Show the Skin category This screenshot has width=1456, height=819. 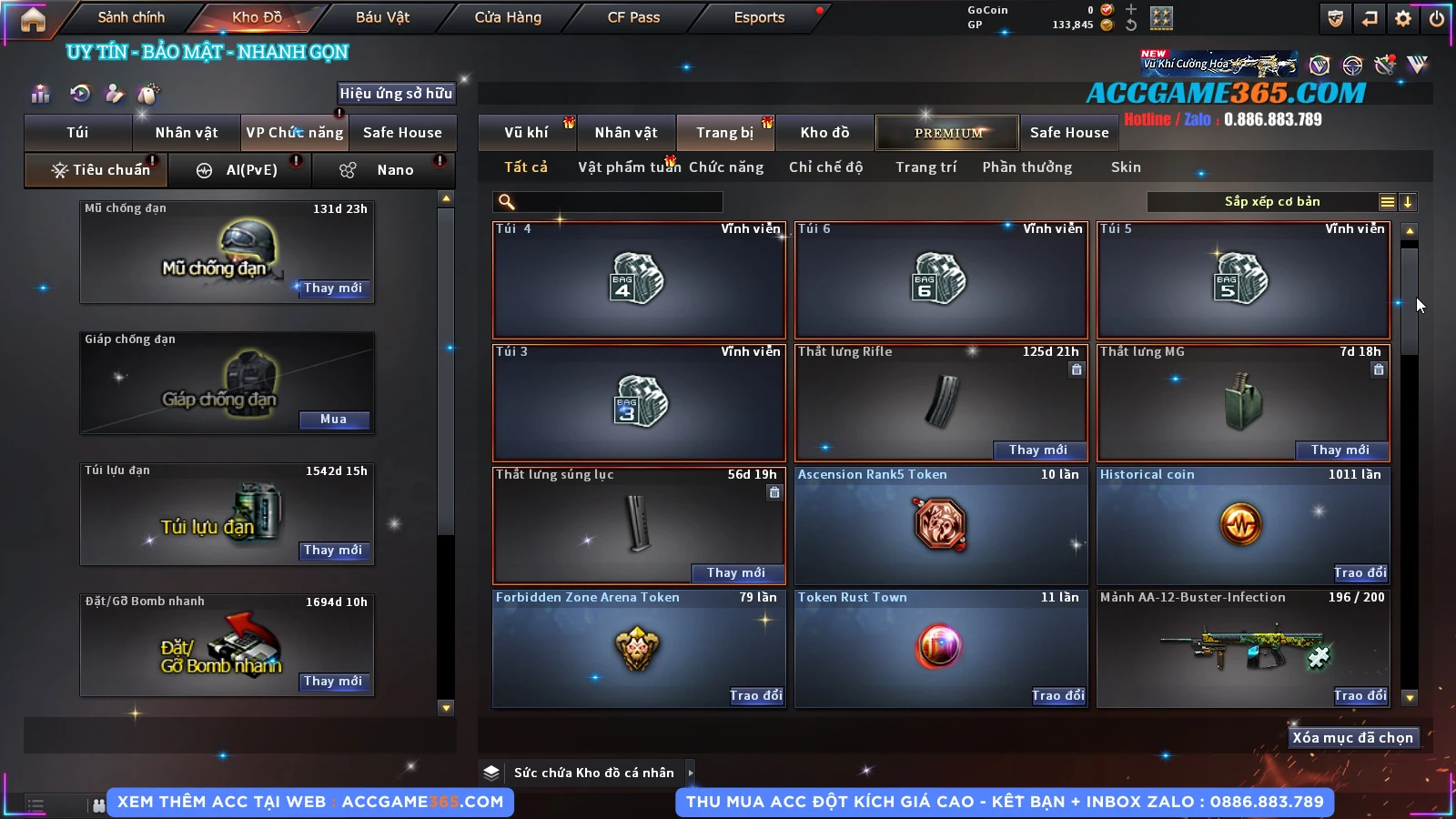(x=1126, y=167)
